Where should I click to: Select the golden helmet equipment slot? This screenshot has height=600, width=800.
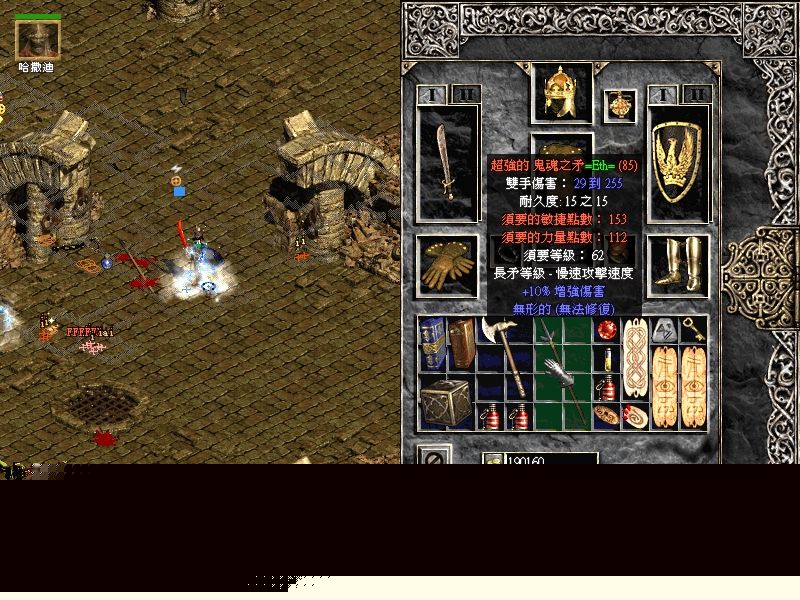[x=561, y=93]
